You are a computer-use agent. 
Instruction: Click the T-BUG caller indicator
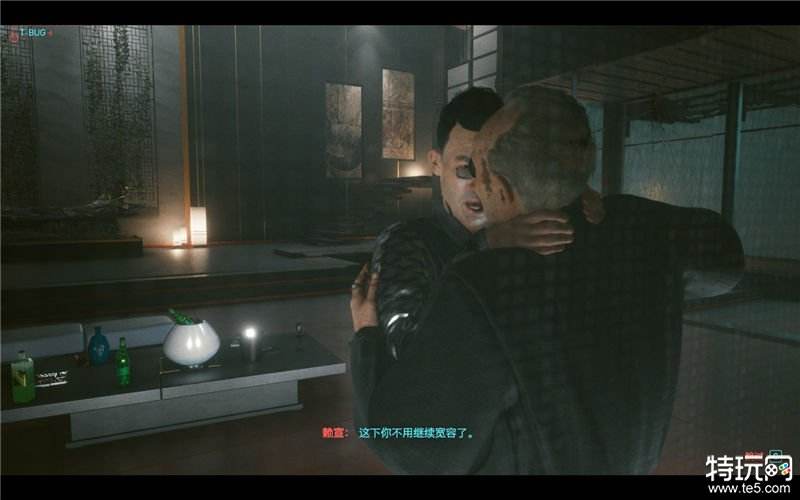pyautogui.click(x=30, y=34)
